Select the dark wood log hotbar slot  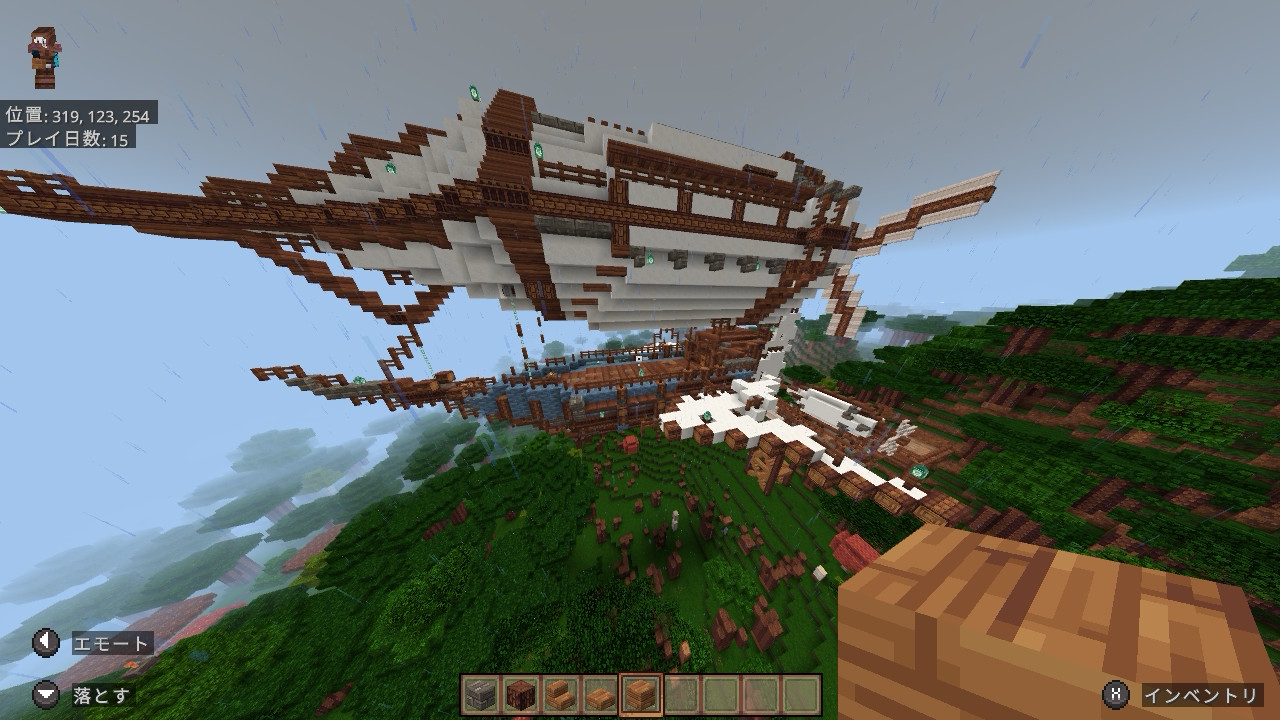pos(520,694)
